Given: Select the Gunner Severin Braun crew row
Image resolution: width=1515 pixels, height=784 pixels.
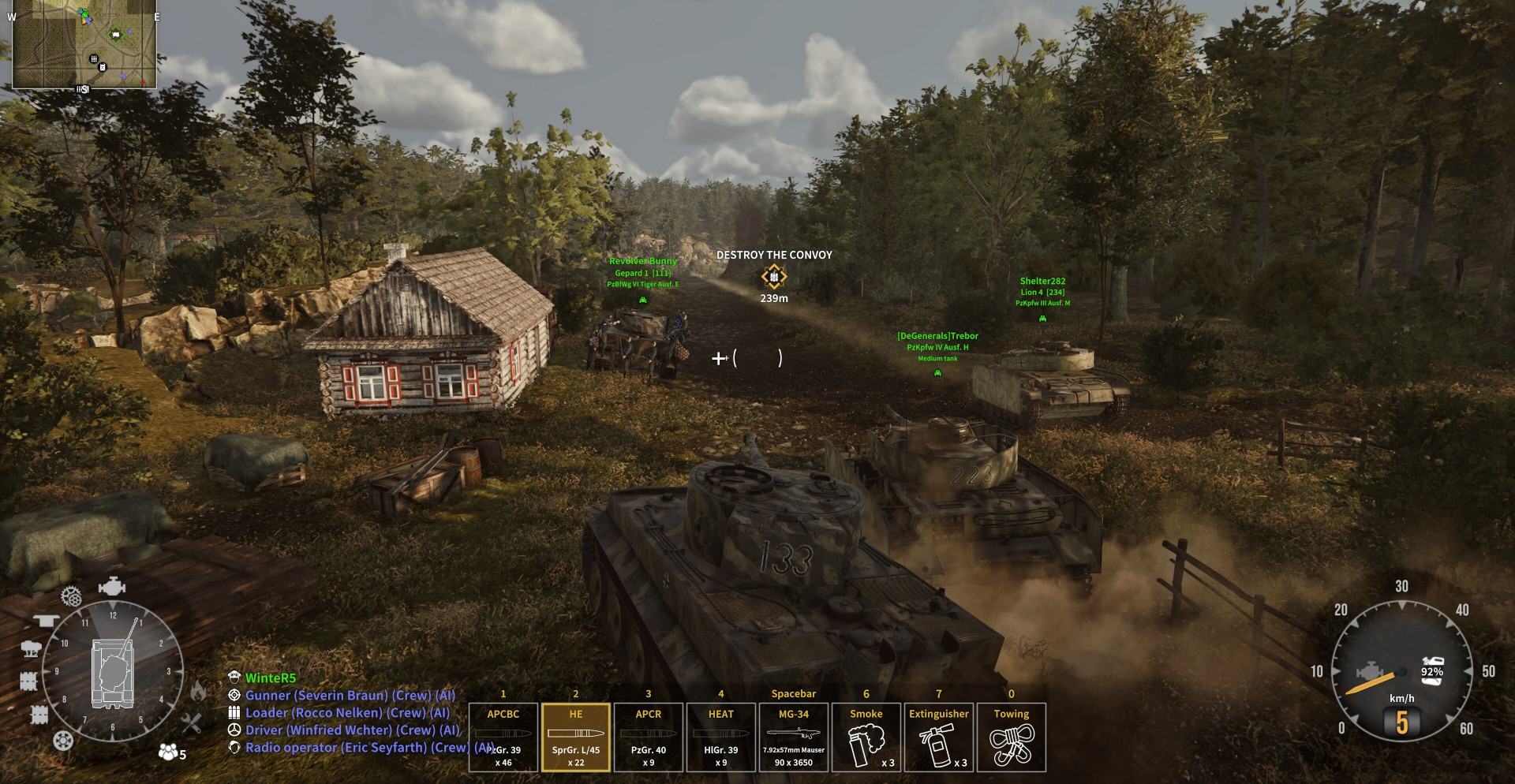Looking at the screenshot, I should (x=350, y=696).
